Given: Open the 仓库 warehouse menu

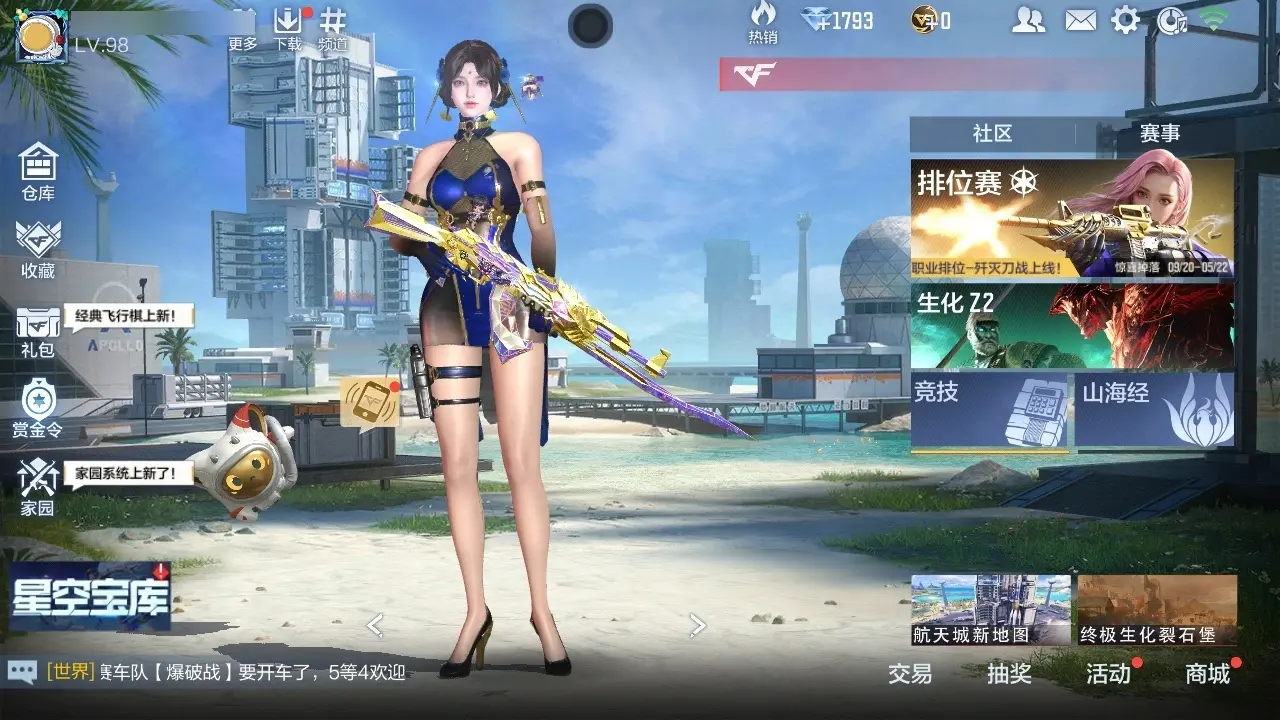Looking at the screenshot, I should 38,170.
